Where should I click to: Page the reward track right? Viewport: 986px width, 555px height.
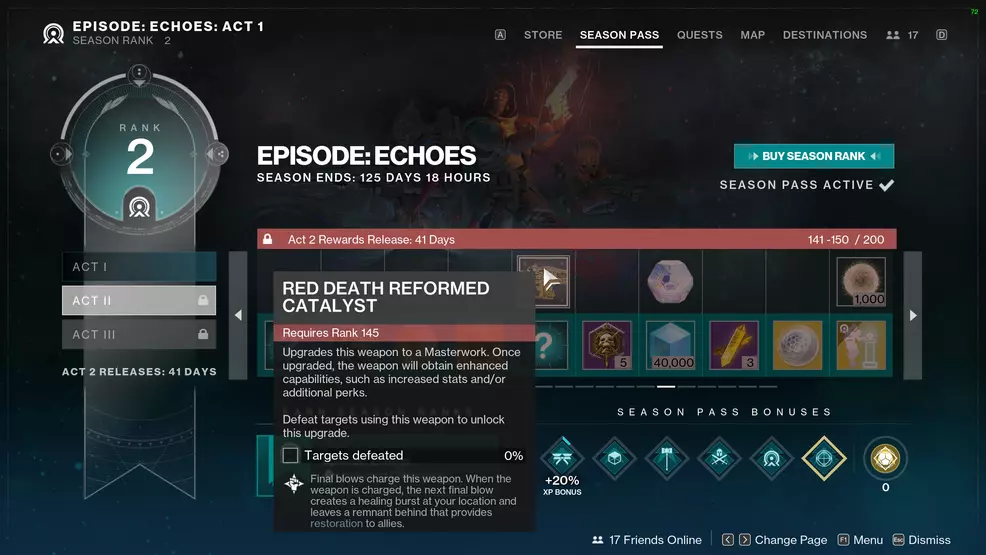(913, 315)
